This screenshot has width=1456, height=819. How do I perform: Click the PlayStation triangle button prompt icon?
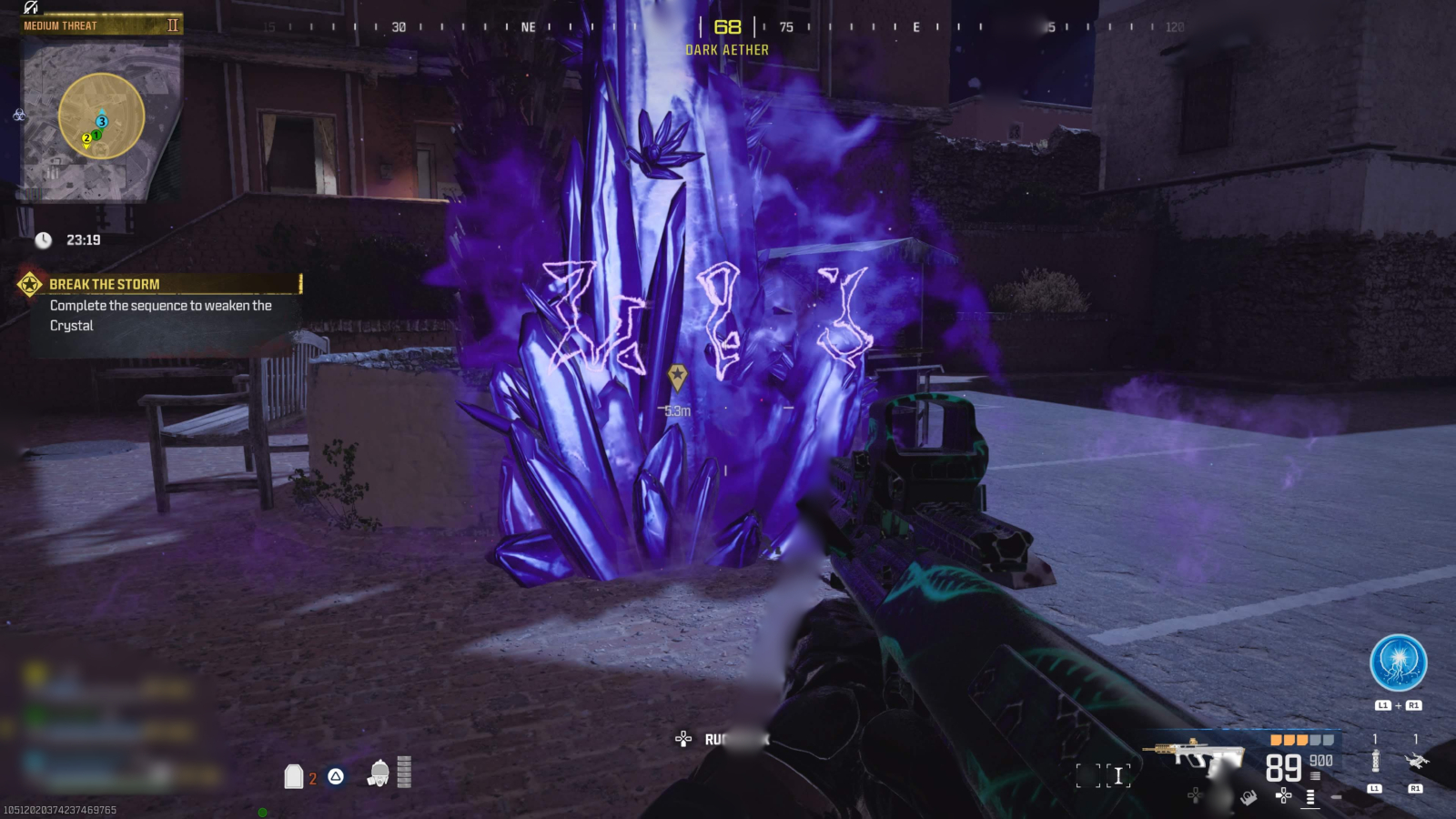pyautogui.click(x=336, y=776)
